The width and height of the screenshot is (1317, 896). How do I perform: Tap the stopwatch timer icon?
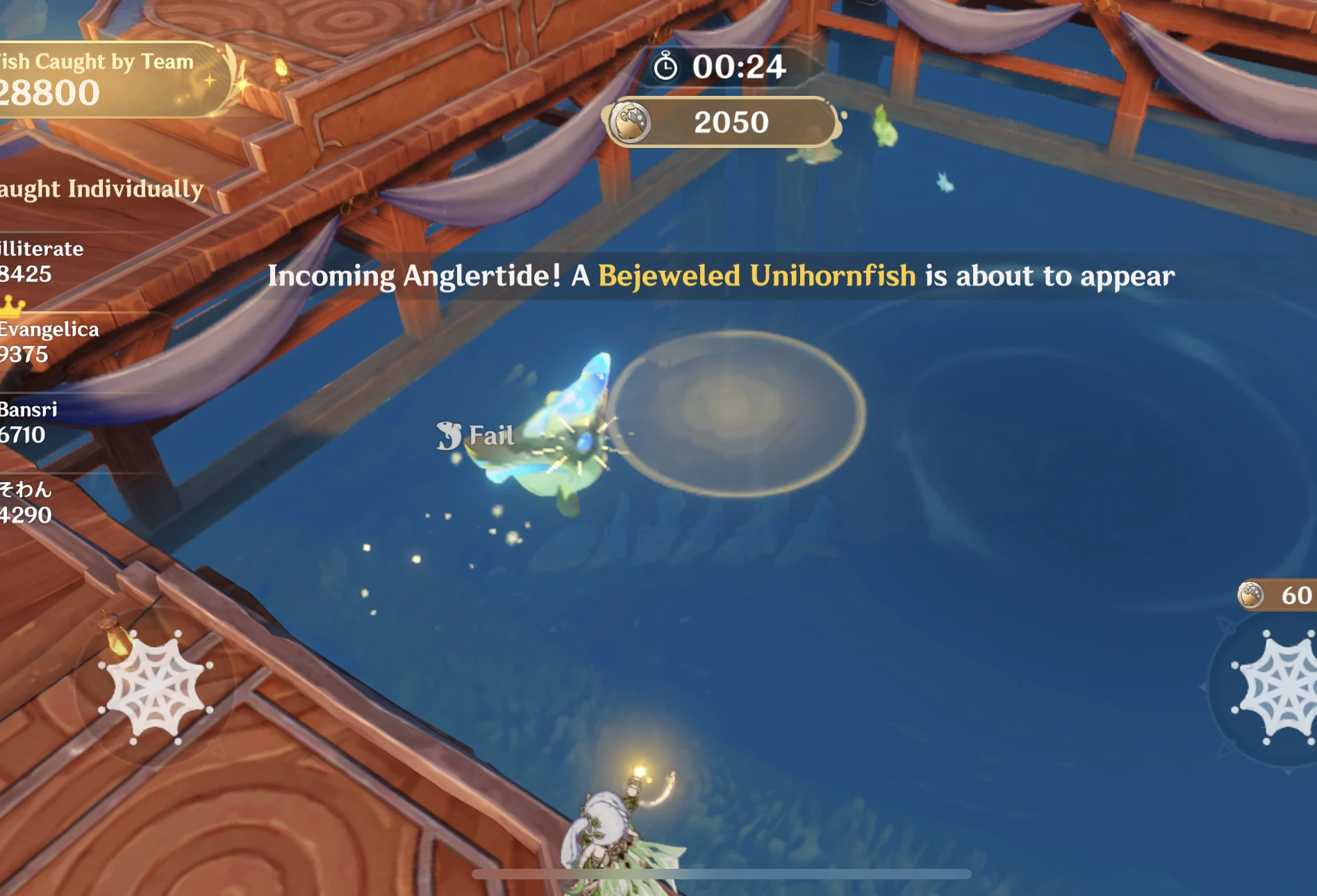[665, 67]
